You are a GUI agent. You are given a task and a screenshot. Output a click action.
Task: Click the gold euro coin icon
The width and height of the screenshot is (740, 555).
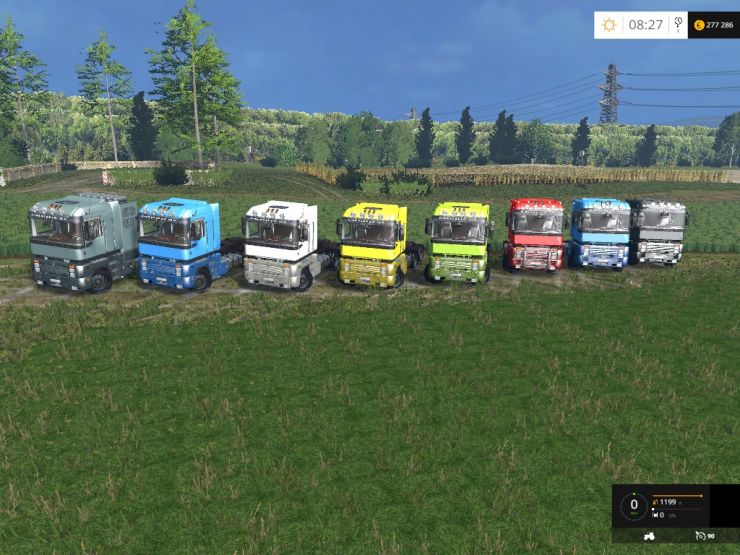[x=696, y=24]
